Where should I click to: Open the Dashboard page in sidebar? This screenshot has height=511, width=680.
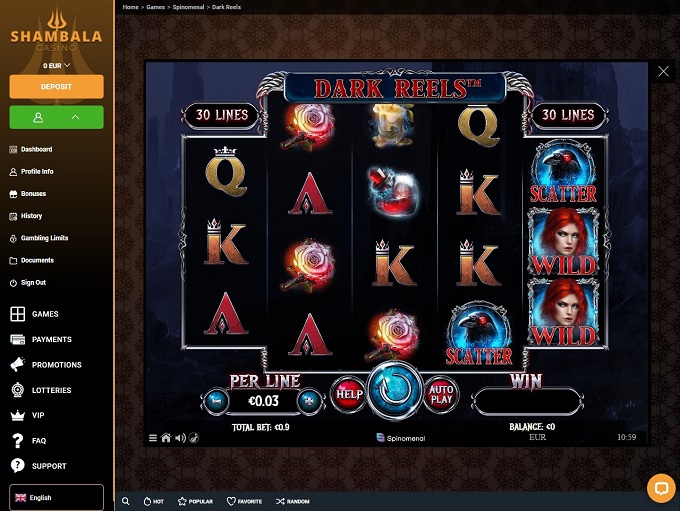click(x=36, y=149)
